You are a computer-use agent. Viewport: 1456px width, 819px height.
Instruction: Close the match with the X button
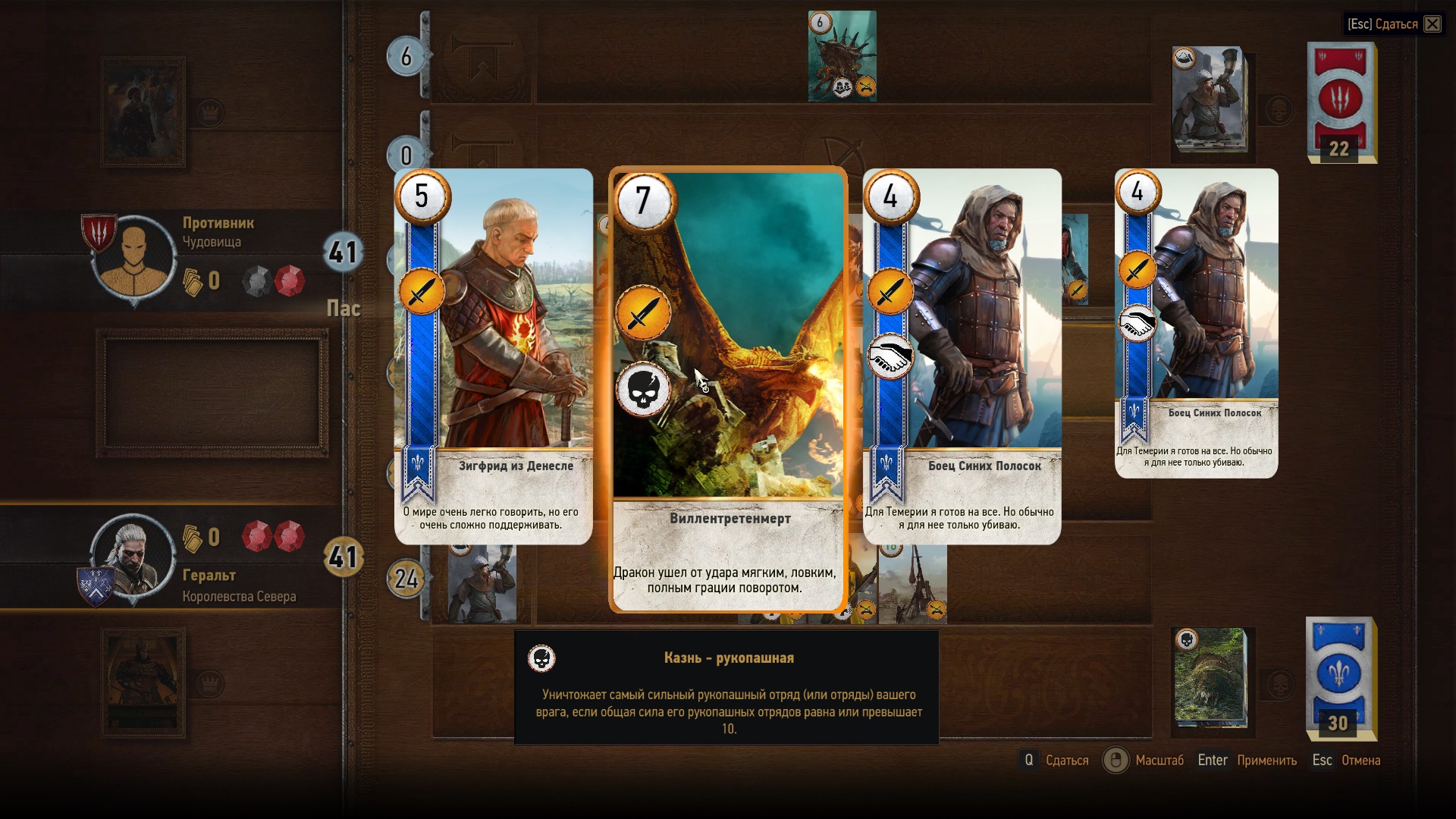1432,24
